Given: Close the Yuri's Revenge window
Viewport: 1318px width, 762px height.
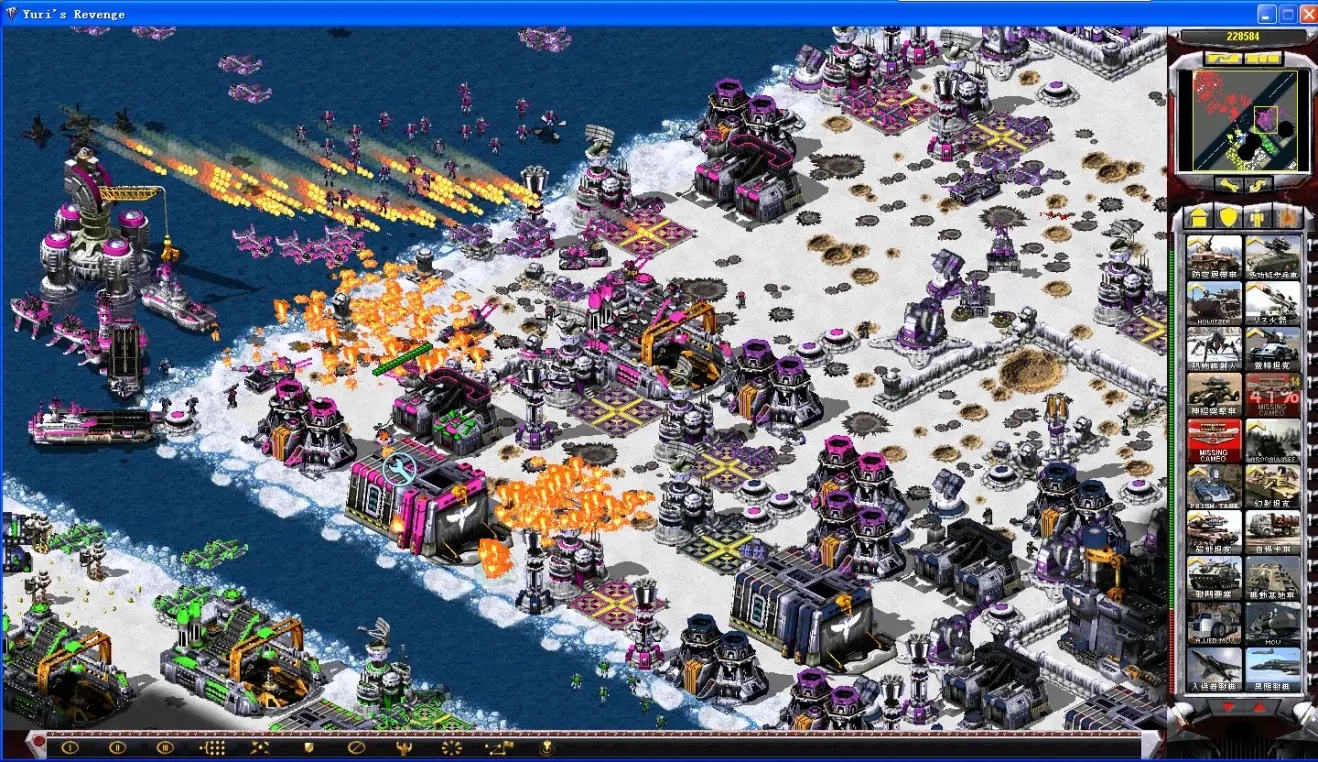Looking at the screenshot, I should click(x=1307, y=14).
